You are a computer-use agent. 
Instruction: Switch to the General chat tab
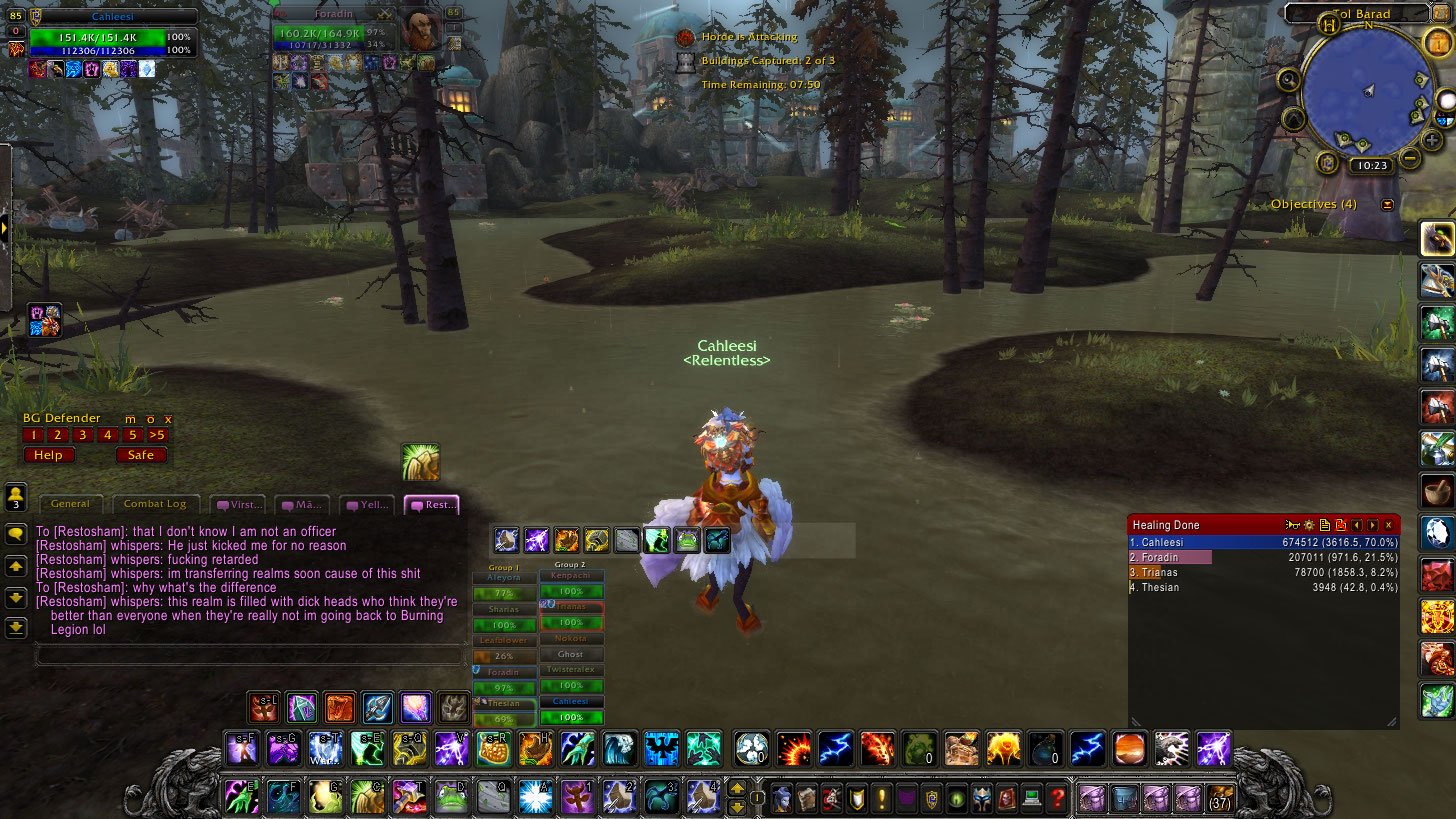coord(70,504)
